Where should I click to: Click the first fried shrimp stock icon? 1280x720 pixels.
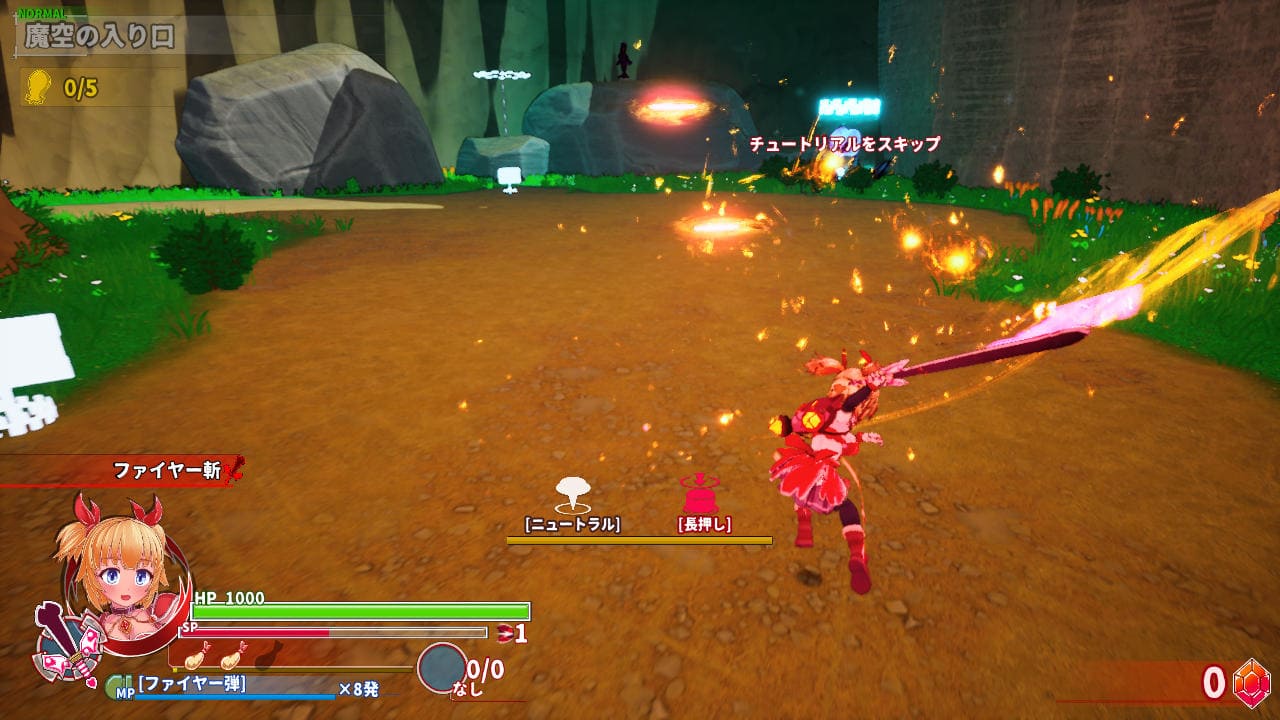click(x=196, y=658)
